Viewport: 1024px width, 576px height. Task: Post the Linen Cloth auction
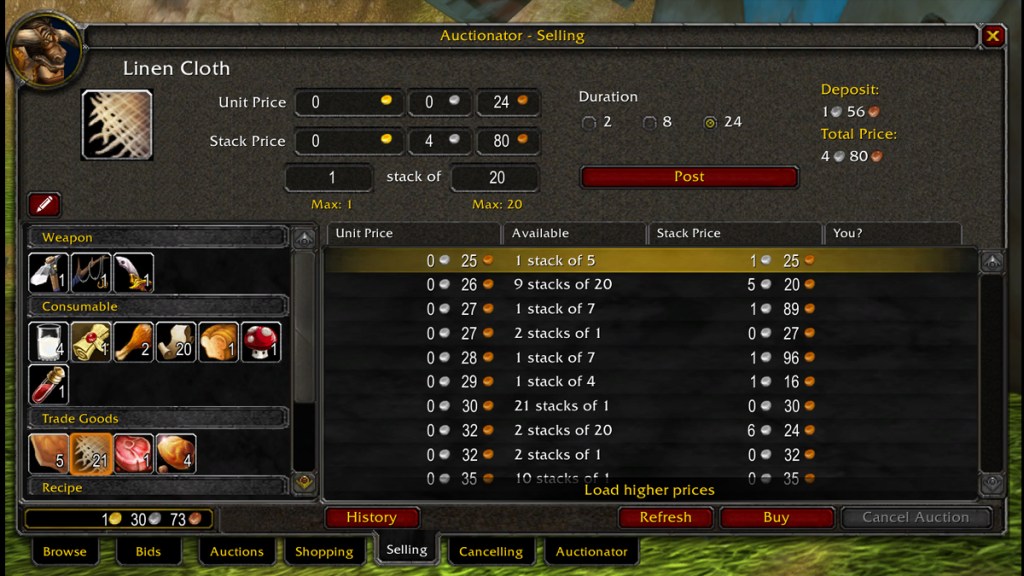pyautogui.click(x=689, y=177)
